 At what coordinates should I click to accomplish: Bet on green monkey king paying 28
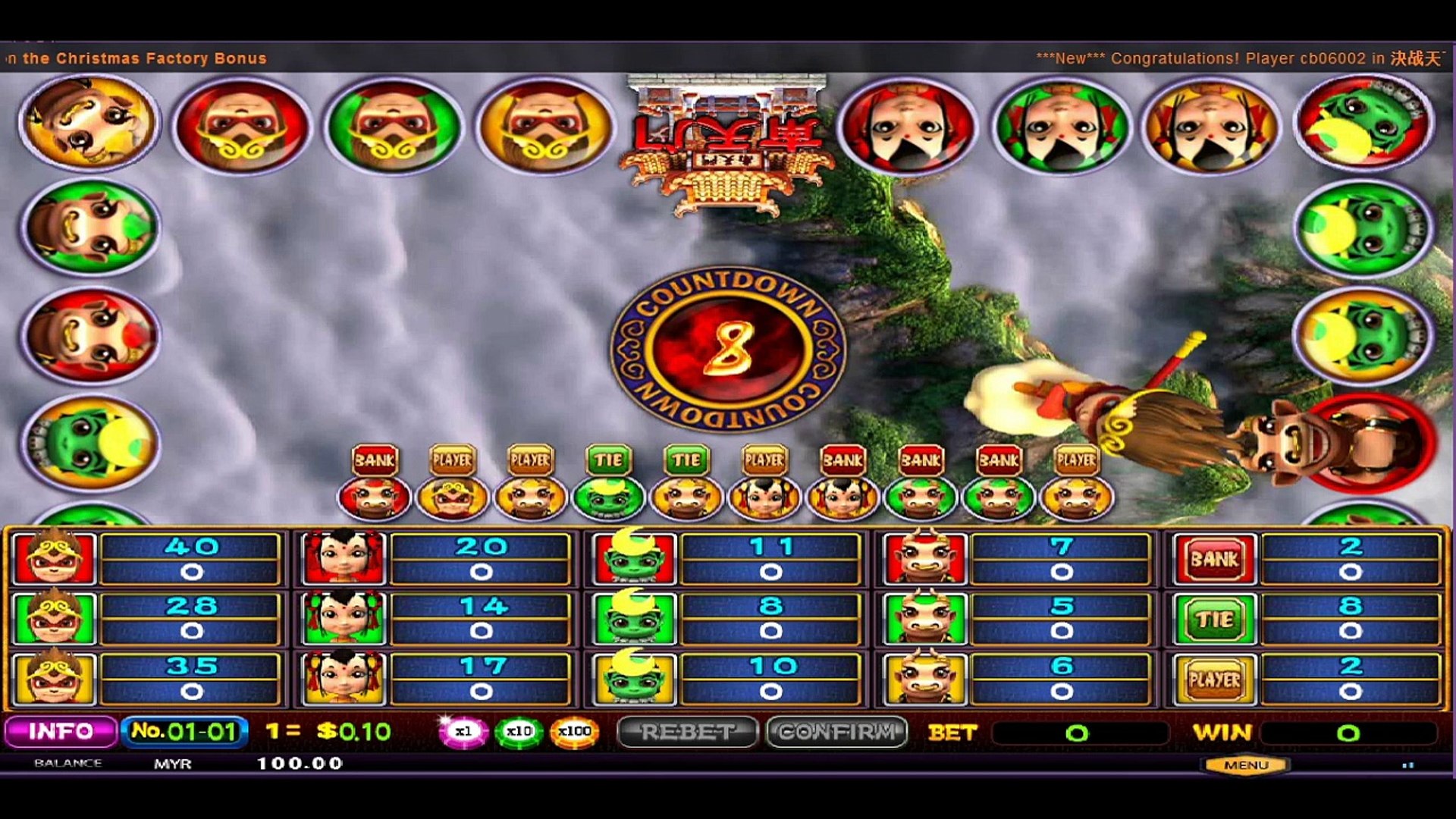pos(55,619)
